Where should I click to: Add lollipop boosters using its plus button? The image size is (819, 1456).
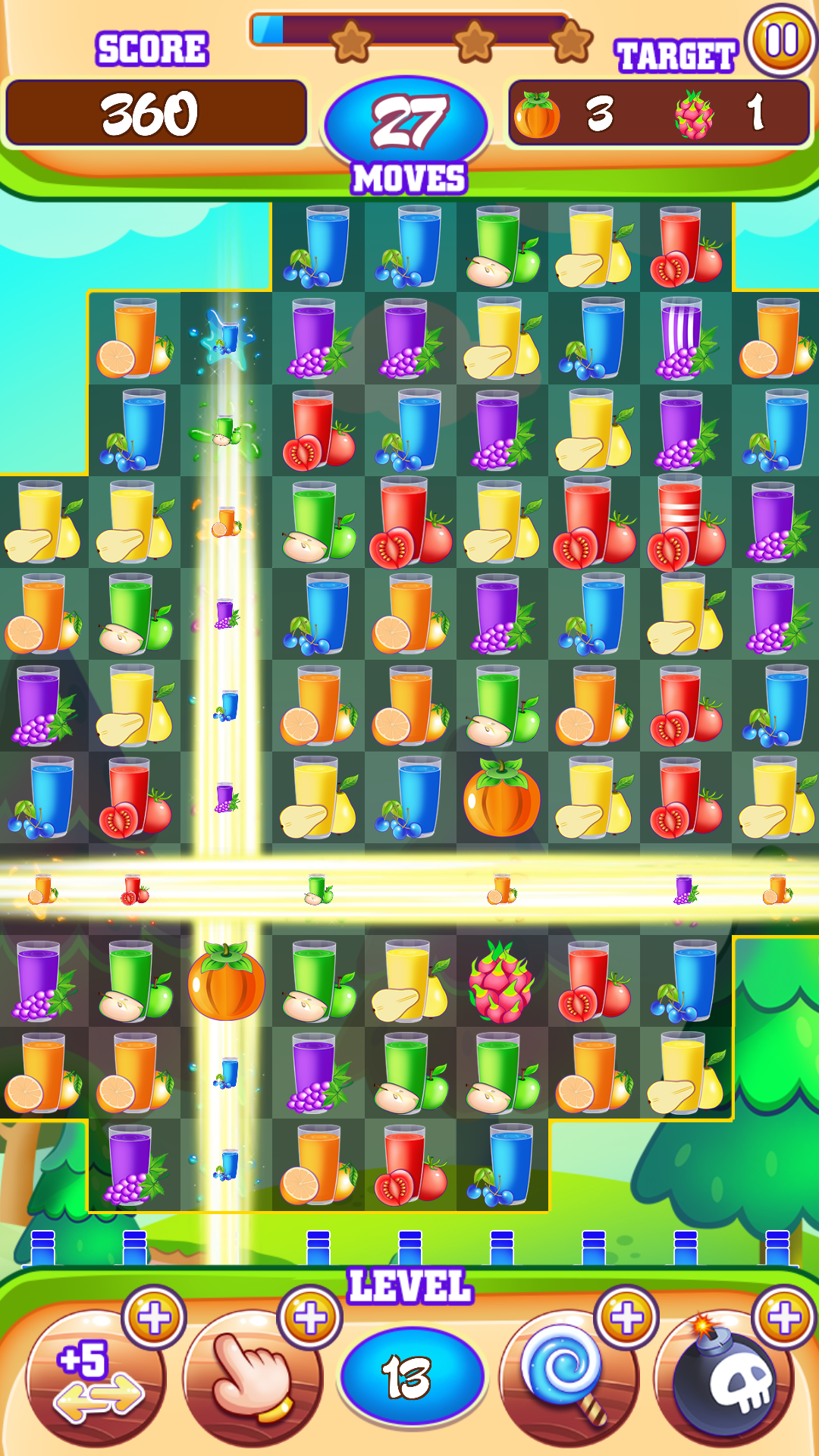626,1318
